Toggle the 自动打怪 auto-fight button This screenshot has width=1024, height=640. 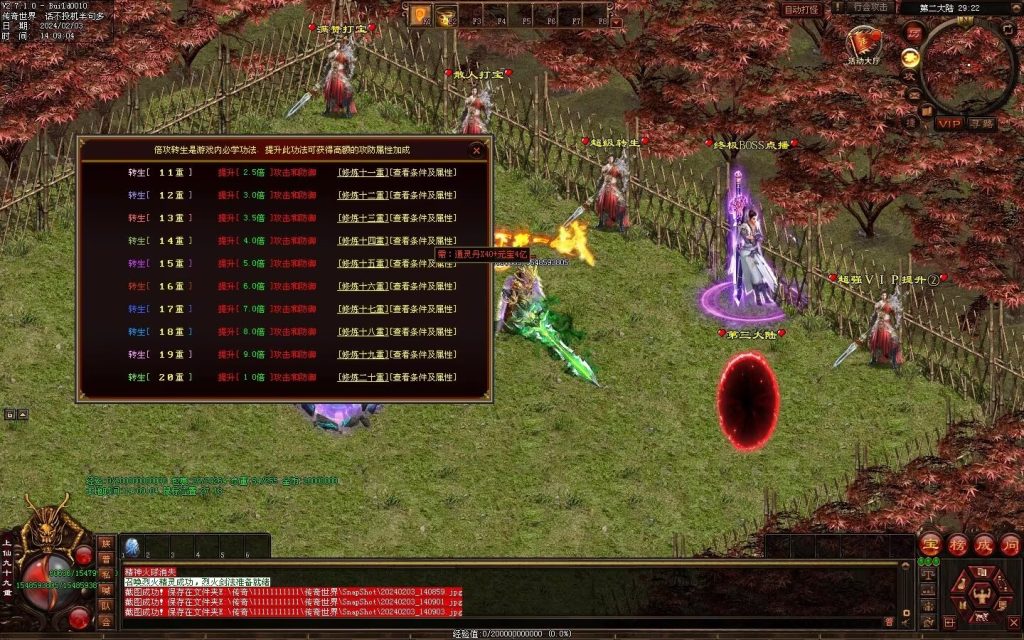point(801,9)
